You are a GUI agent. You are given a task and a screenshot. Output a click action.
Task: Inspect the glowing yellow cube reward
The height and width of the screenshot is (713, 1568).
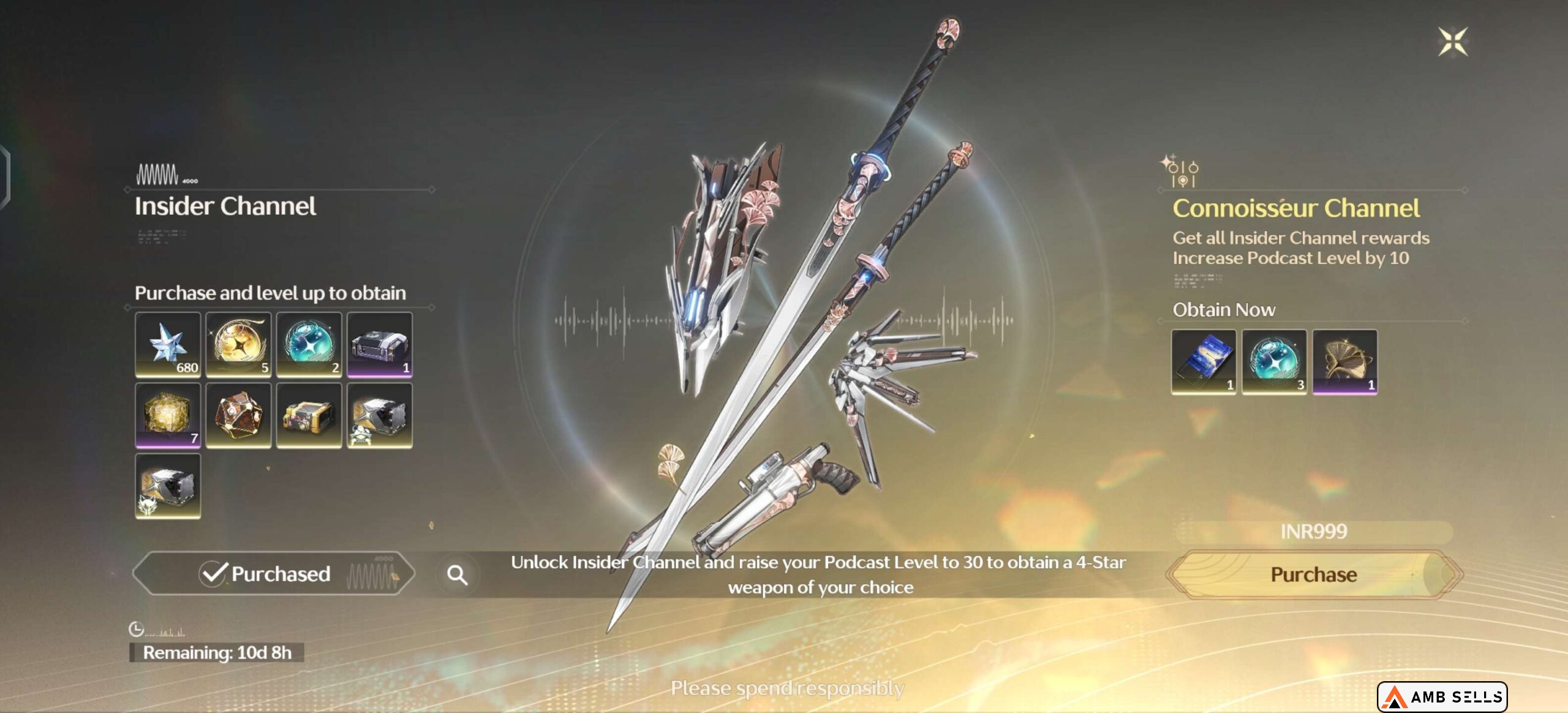168,415
